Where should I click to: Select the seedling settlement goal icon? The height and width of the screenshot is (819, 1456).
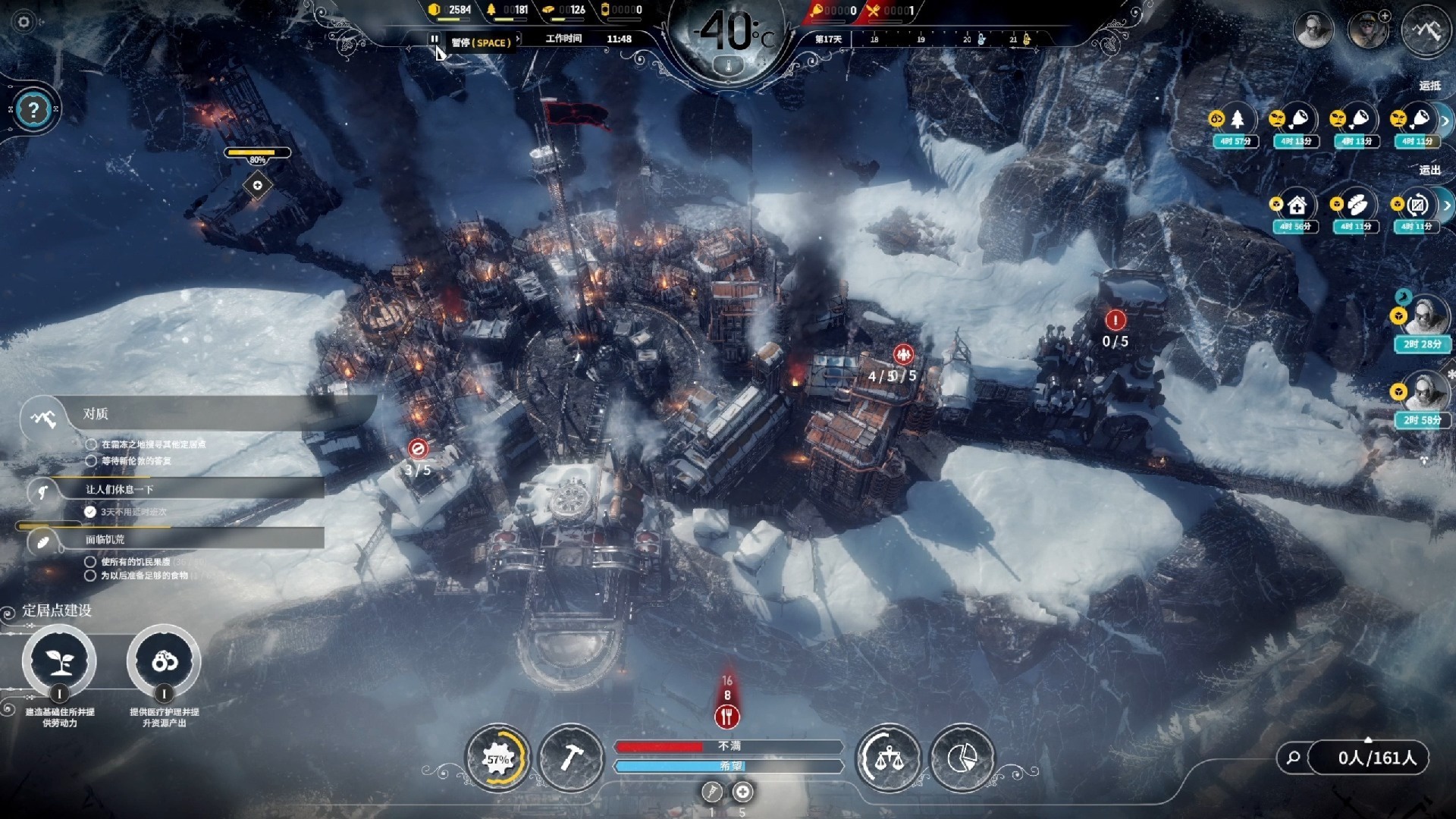click(59, 661)
